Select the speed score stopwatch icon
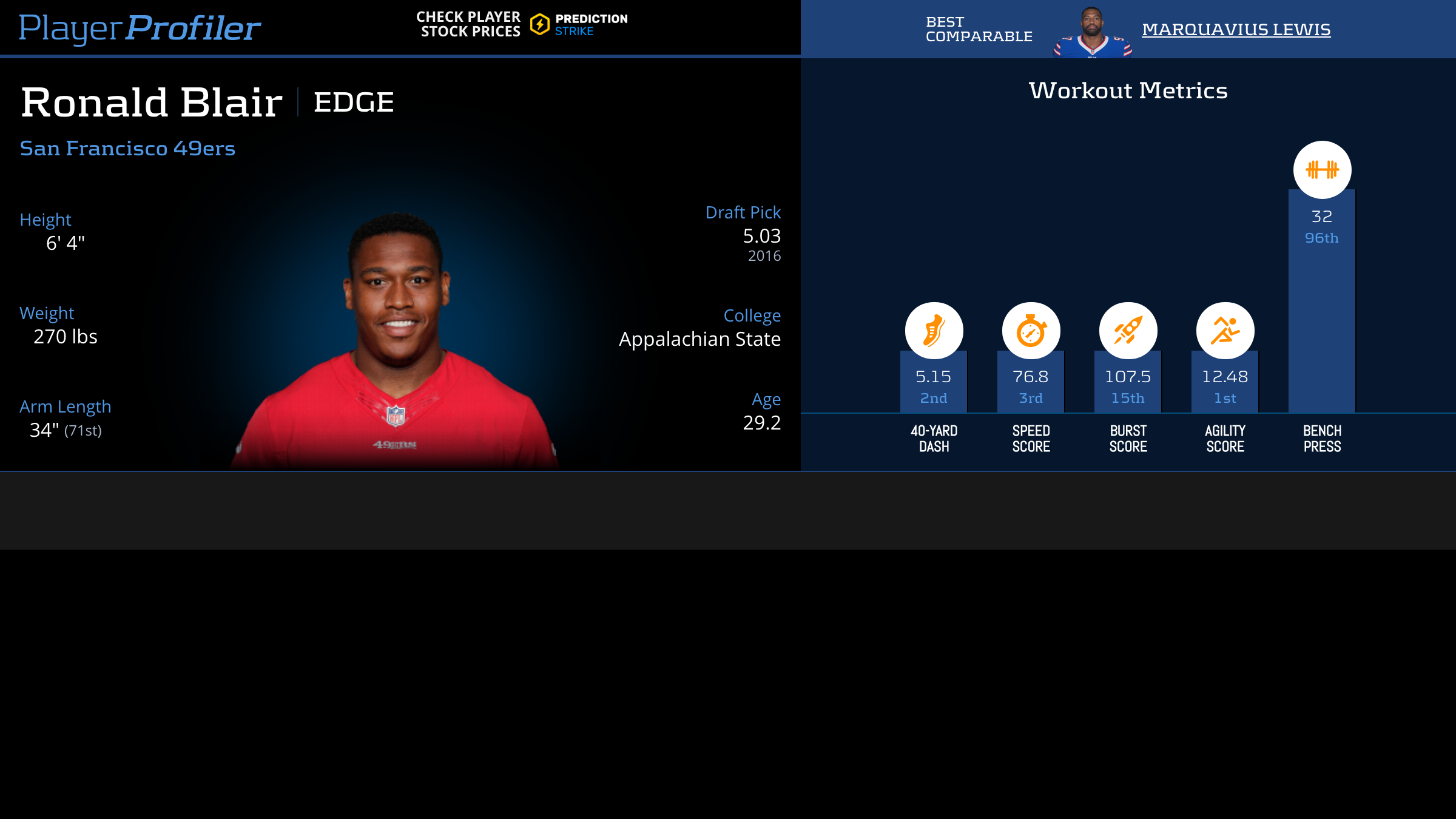1456x819 pixels. pos(1031,331)
